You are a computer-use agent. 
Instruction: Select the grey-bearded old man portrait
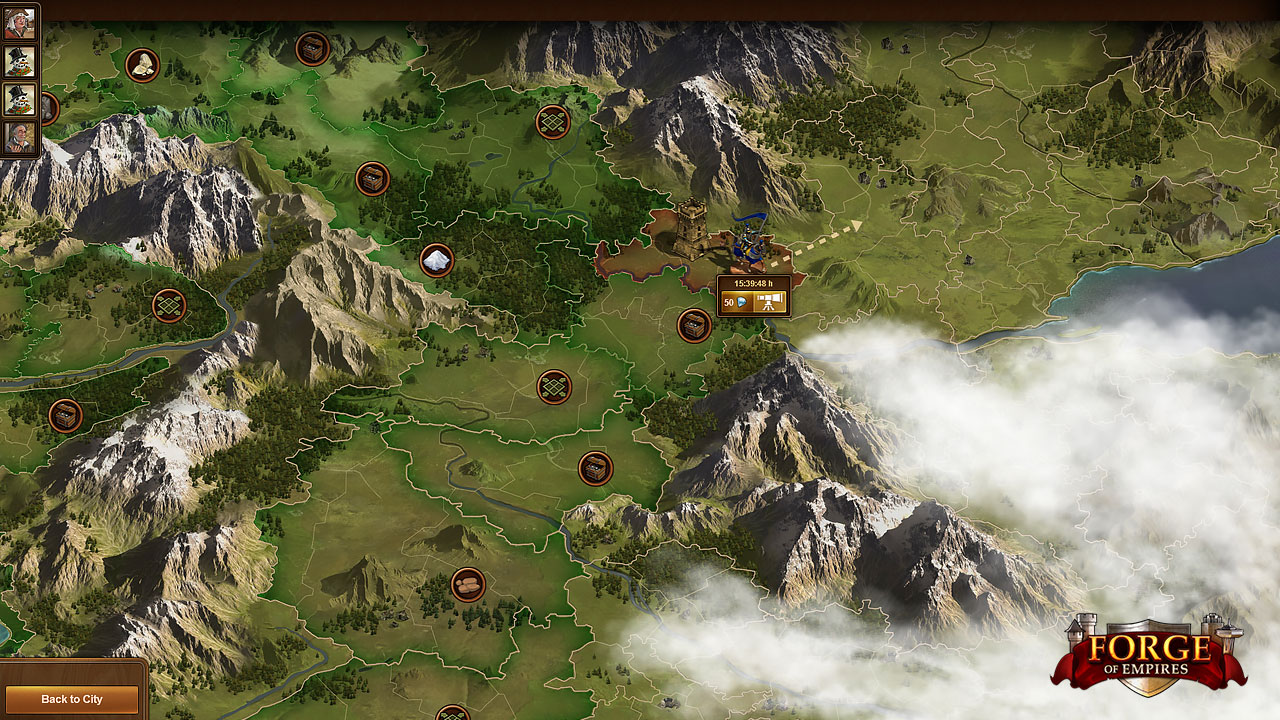[19, 137]
